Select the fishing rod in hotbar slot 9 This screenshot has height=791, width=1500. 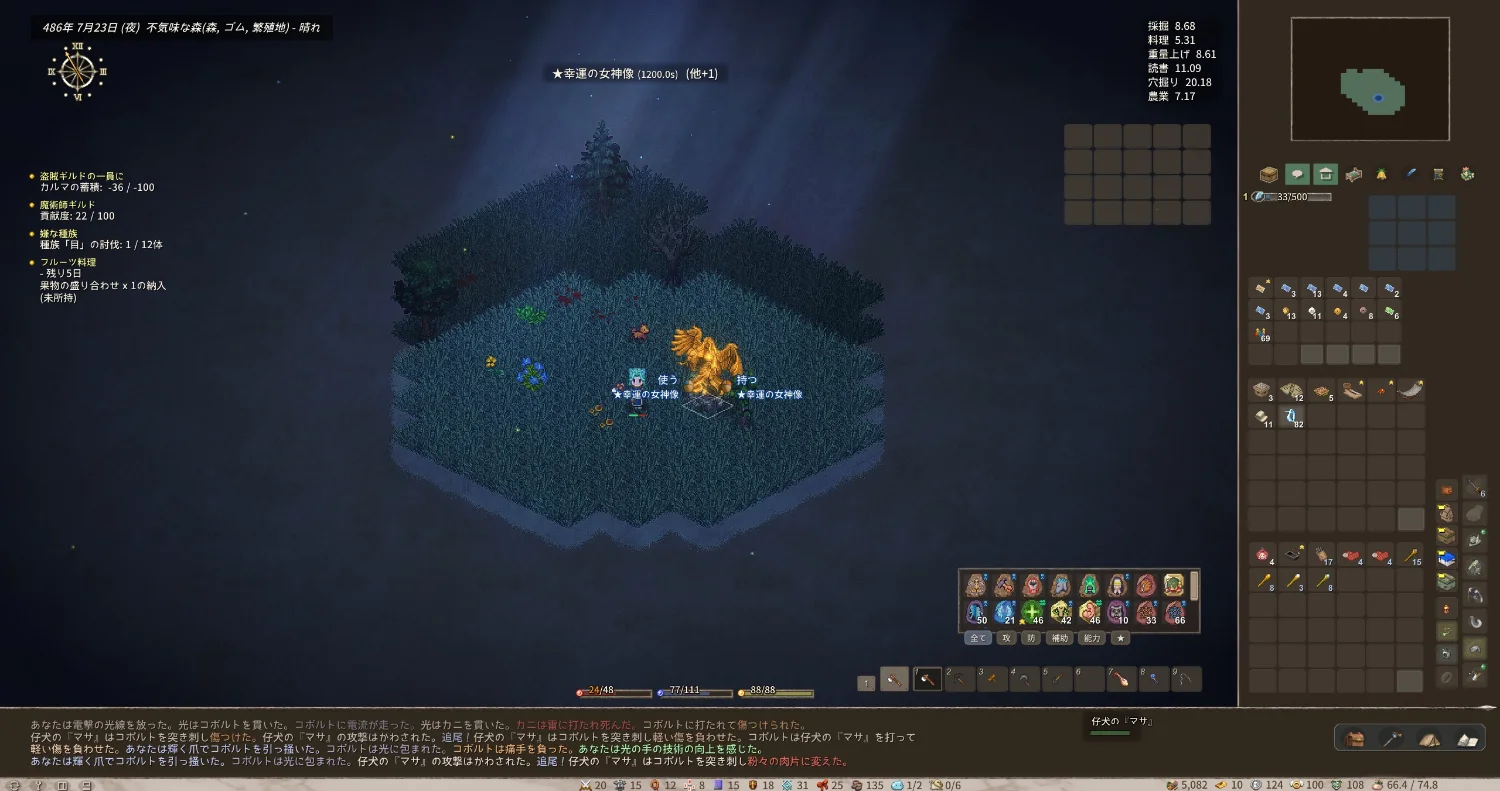click(1186, 680)
